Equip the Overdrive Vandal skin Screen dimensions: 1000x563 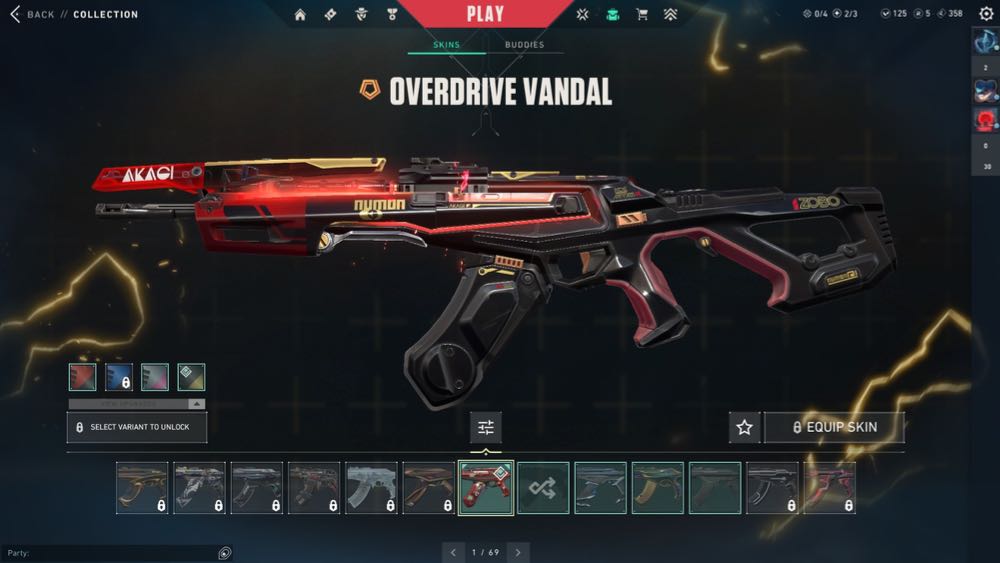click(834, 427)
